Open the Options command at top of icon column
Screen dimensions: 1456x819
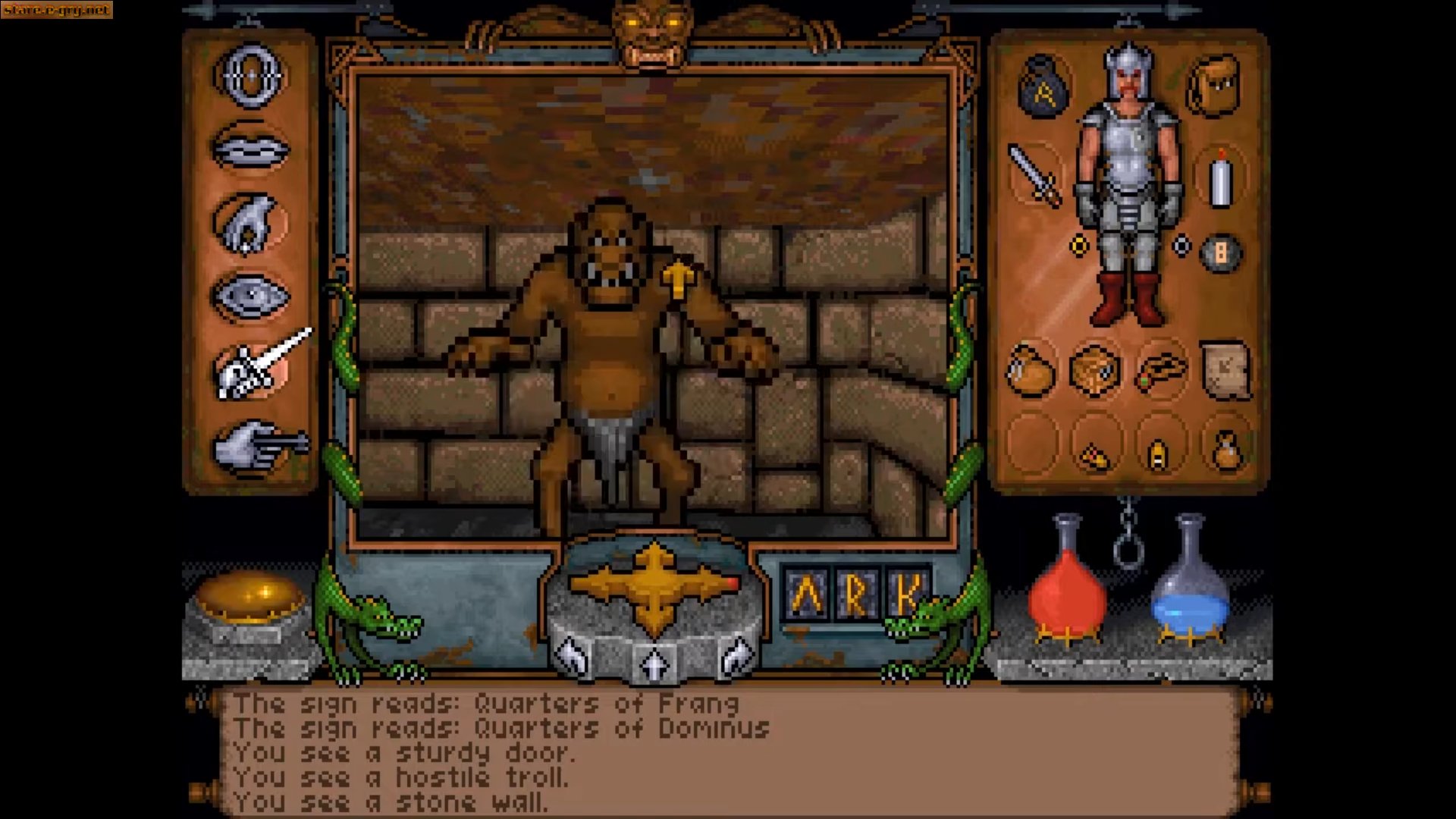pyautogui.click(x=250, y=76)
